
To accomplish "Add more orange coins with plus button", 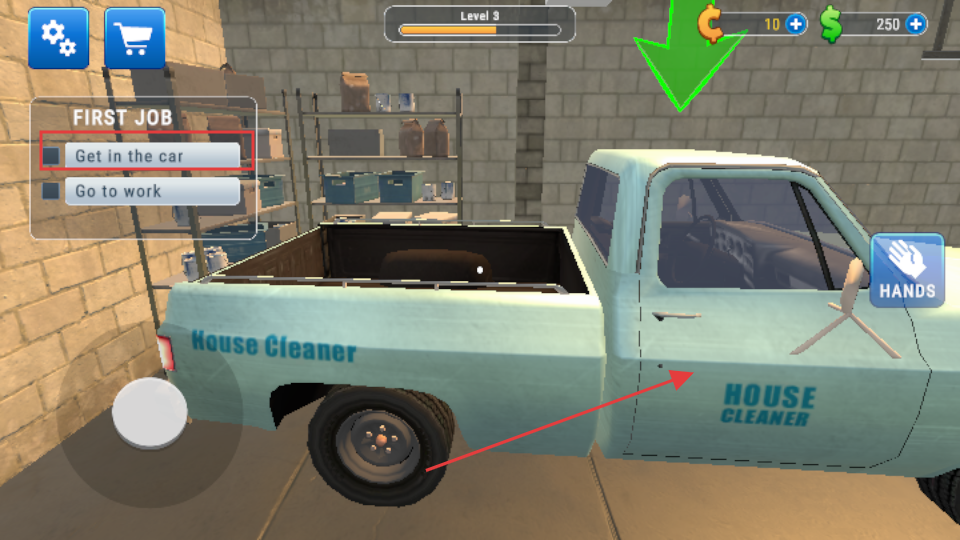I will (796, 24).
